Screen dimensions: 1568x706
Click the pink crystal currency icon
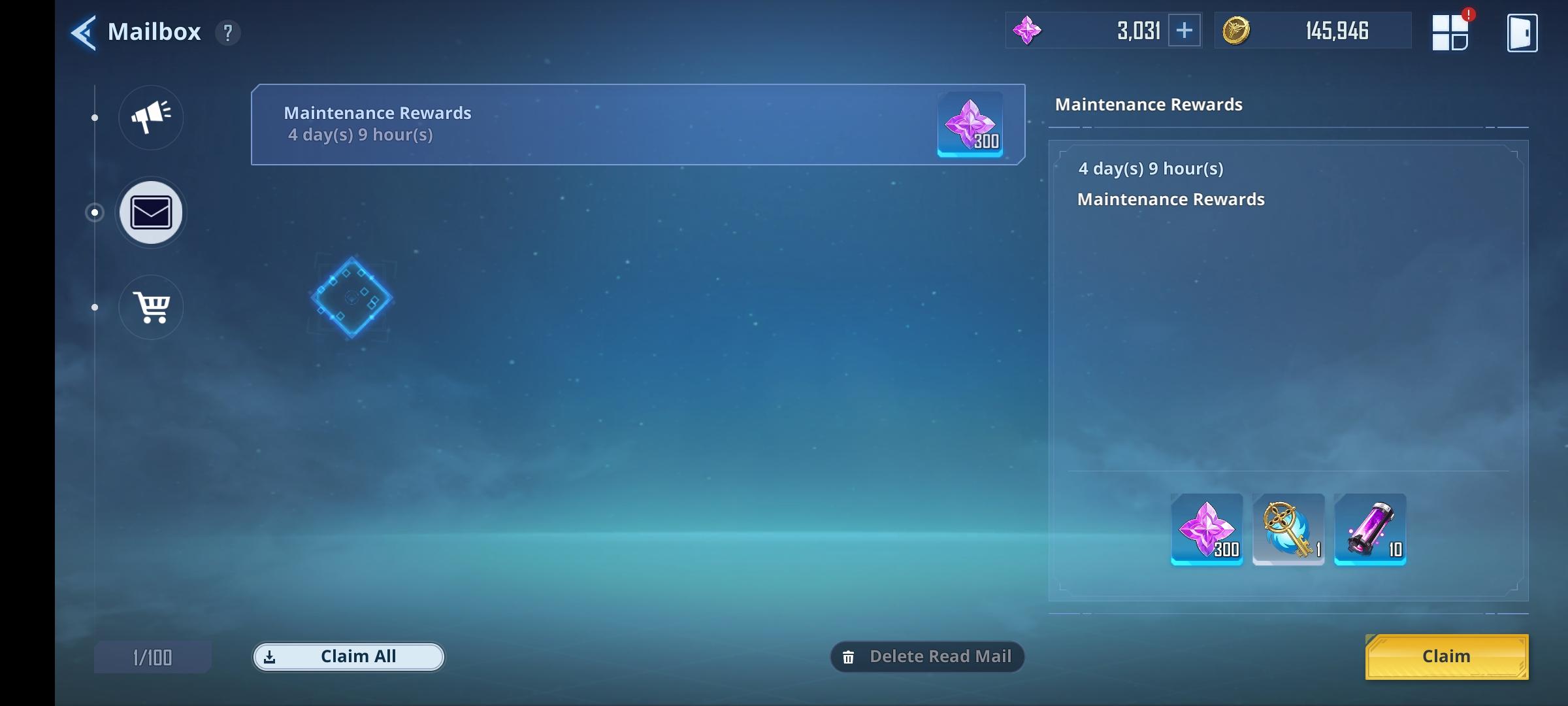(x=1028, y=30)
